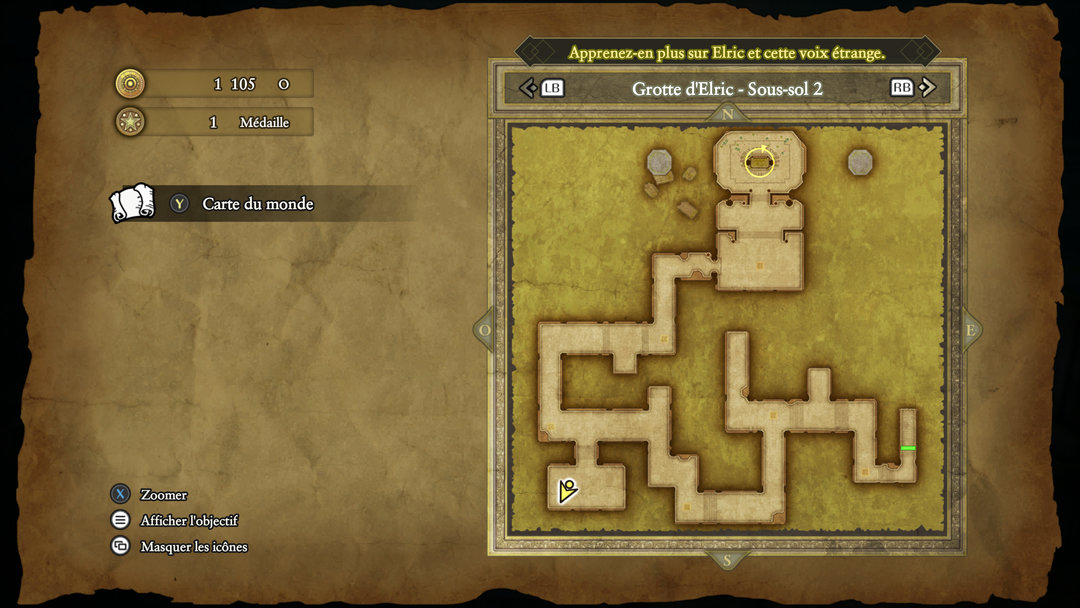Viewport: 1080px width, 608px height.
Task: Switch to the next floor with right arrow
Action: tap(928, 88)
